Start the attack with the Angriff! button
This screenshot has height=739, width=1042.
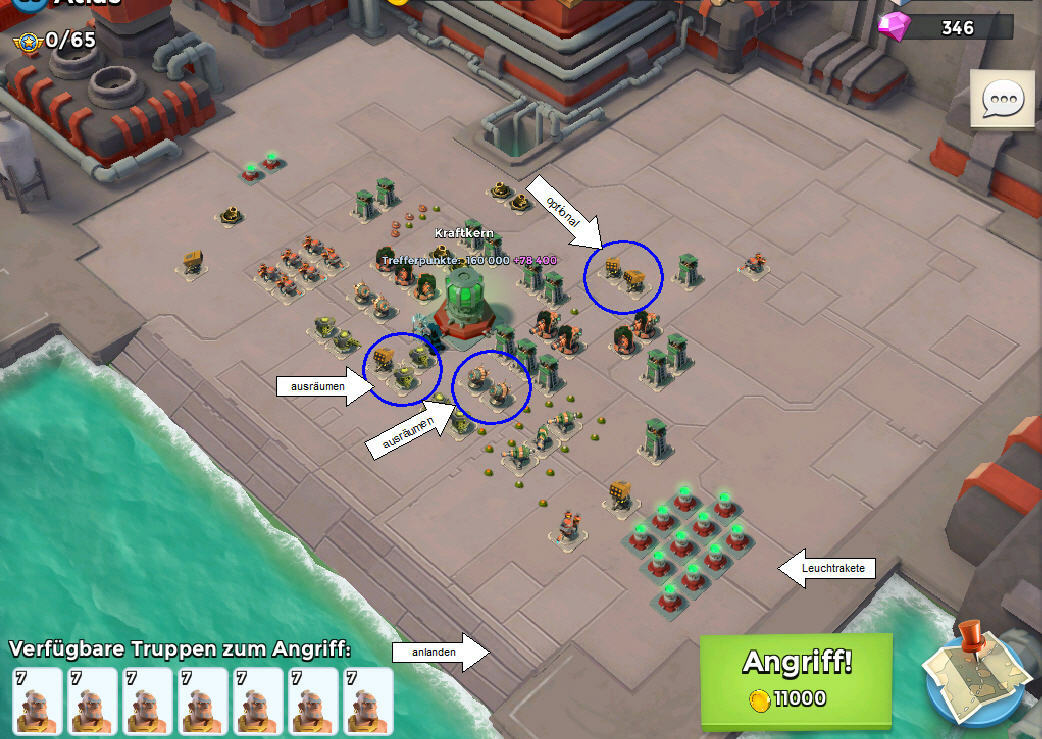pos(795,679)
